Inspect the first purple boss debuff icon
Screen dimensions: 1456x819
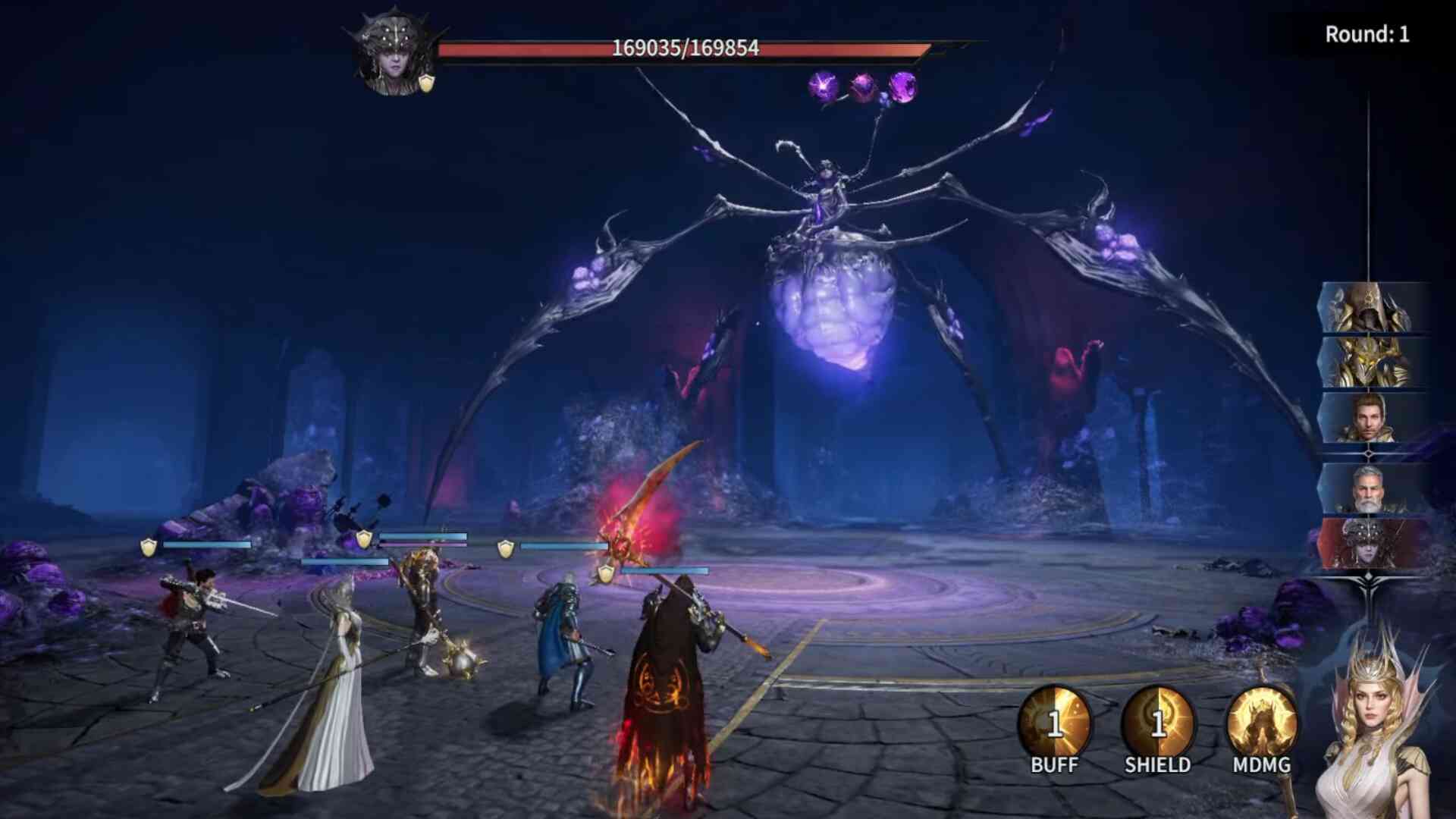824,87
